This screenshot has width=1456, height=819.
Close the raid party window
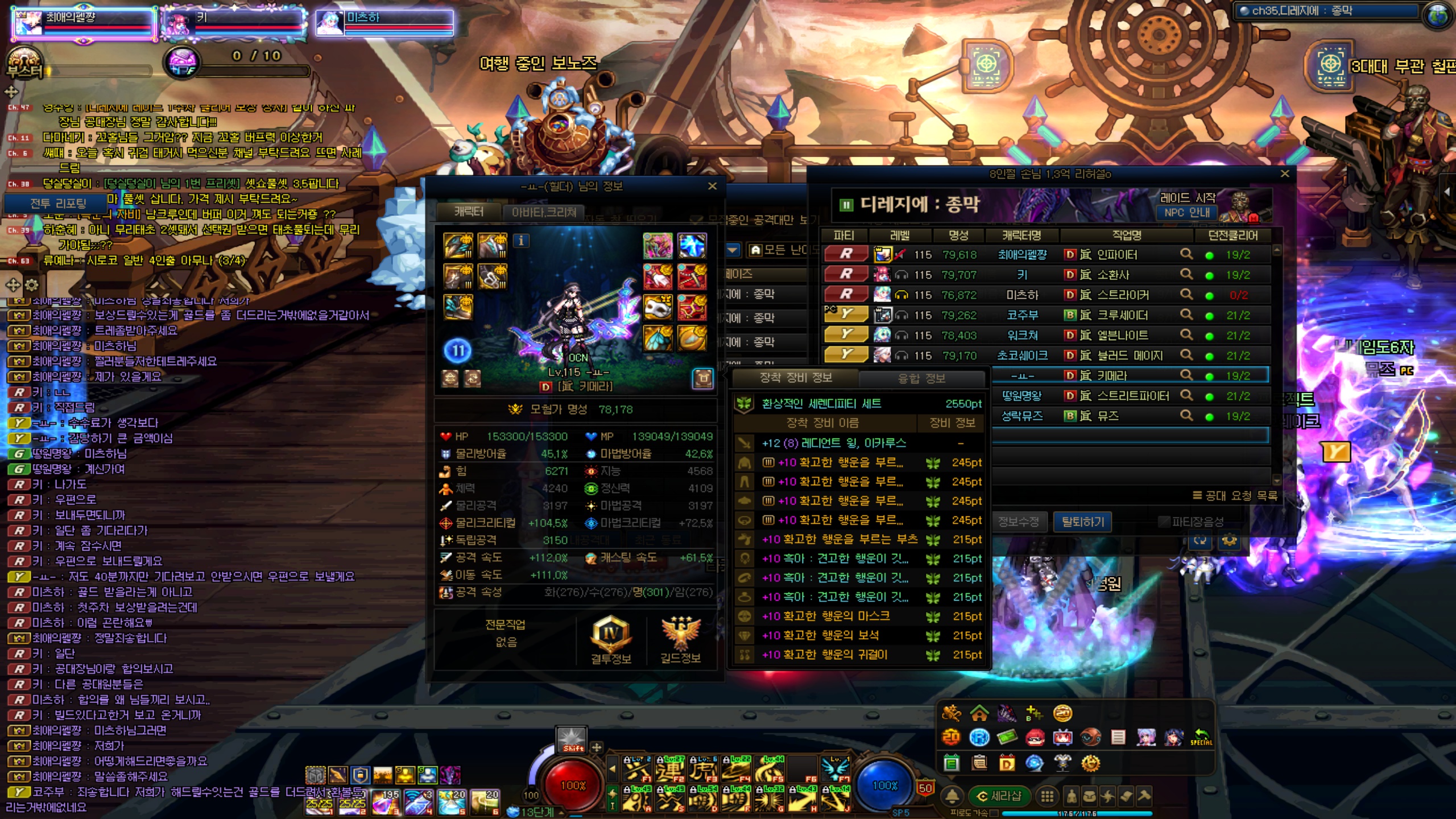(1284, 174)
